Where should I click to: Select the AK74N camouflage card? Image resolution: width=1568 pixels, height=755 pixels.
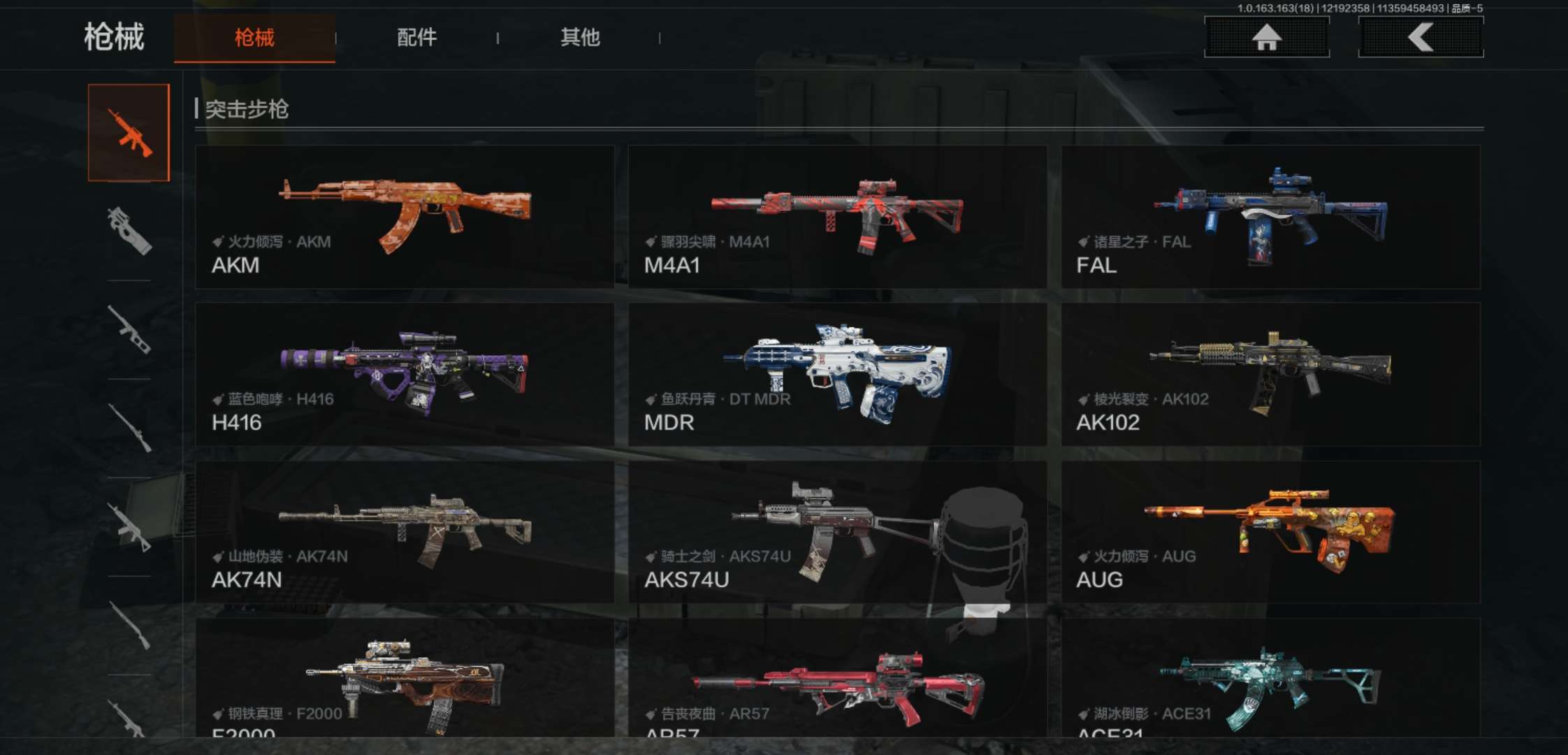pyautogui.click(x=405, y=531)
